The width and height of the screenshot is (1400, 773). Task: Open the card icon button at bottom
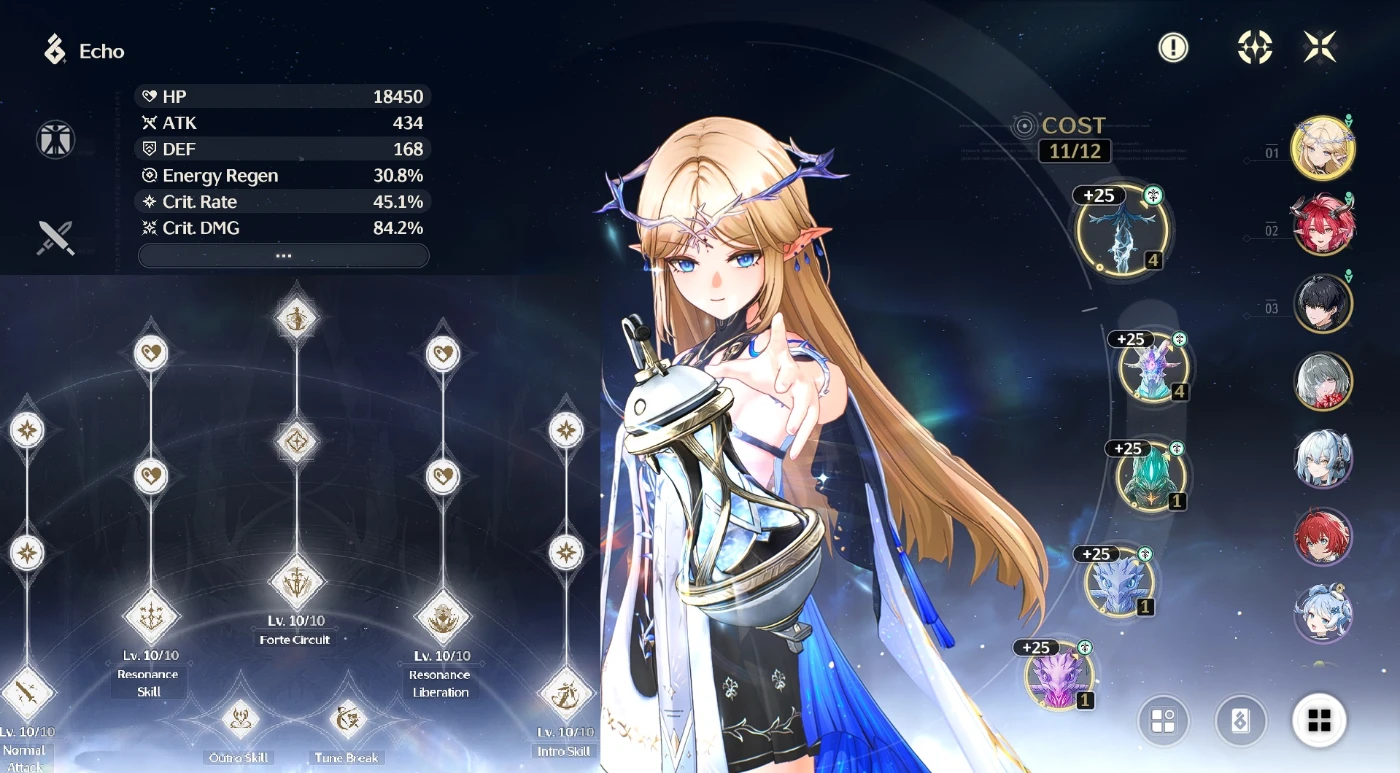(x=1240, y=720)
